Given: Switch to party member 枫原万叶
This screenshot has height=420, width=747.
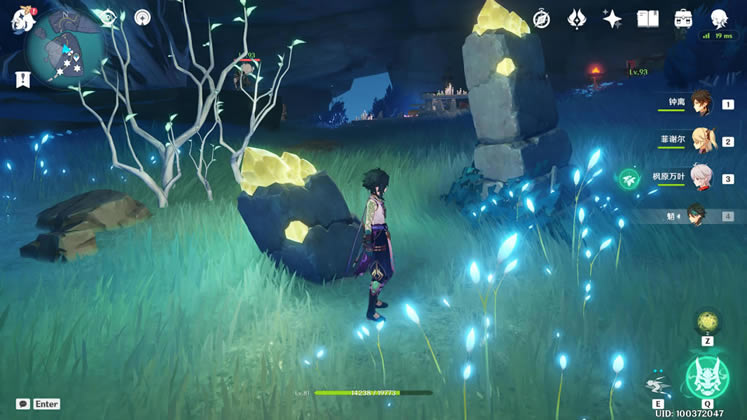Looking at the screenshot, I should click(x=702, y=178).
